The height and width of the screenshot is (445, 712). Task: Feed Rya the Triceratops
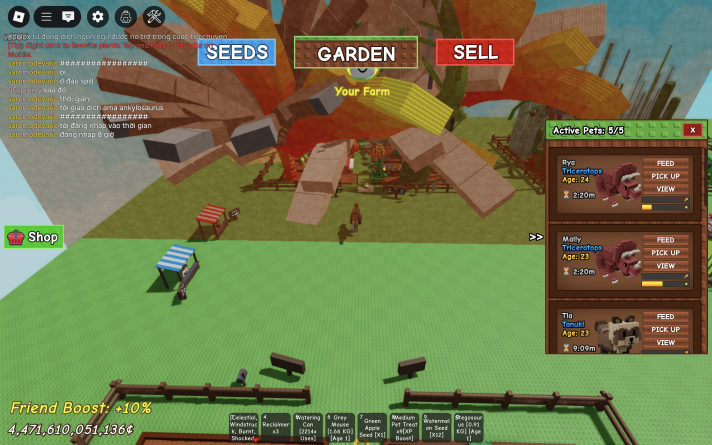pyautogui.click(x=665, y=163)
